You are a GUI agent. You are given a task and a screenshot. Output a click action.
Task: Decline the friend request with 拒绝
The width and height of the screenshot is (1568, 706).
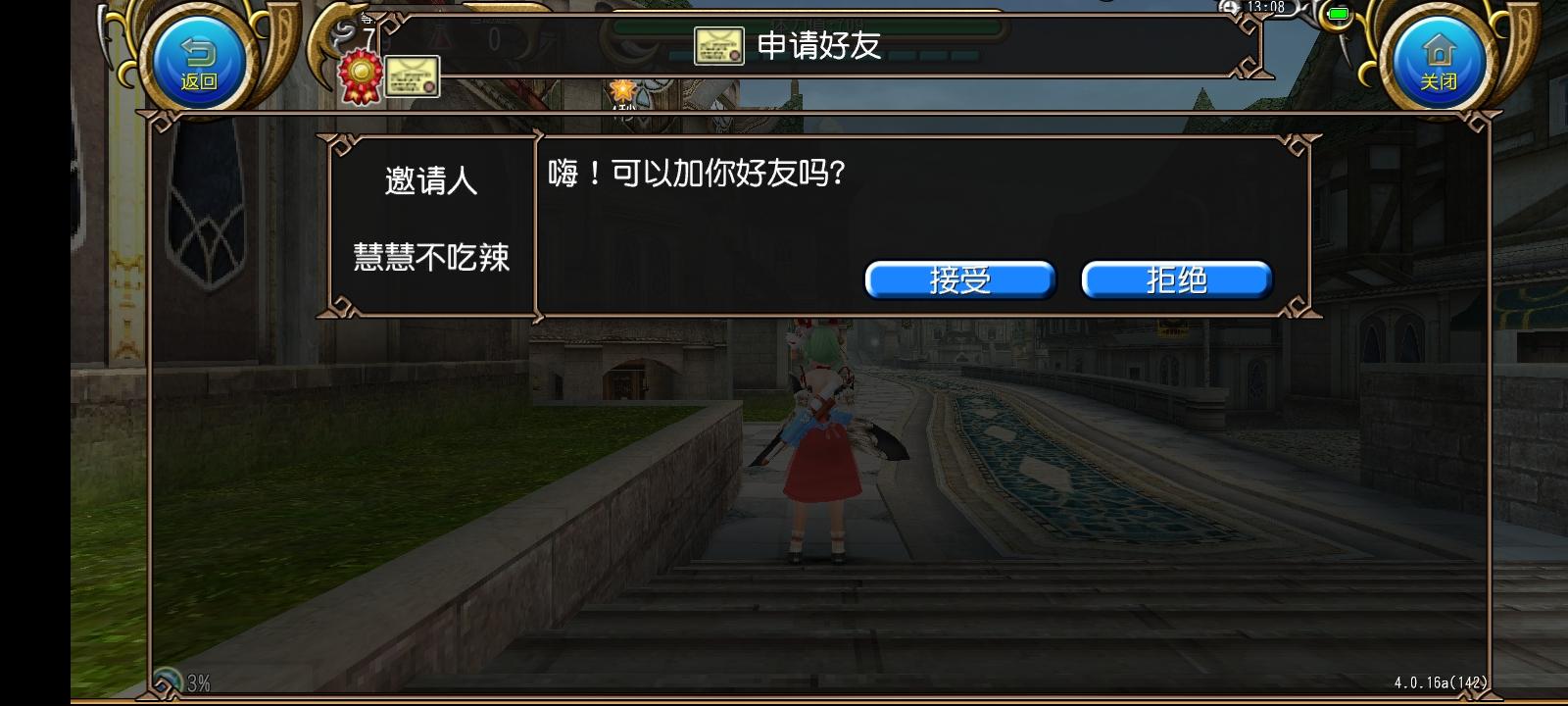click(x=1177, y=279)
